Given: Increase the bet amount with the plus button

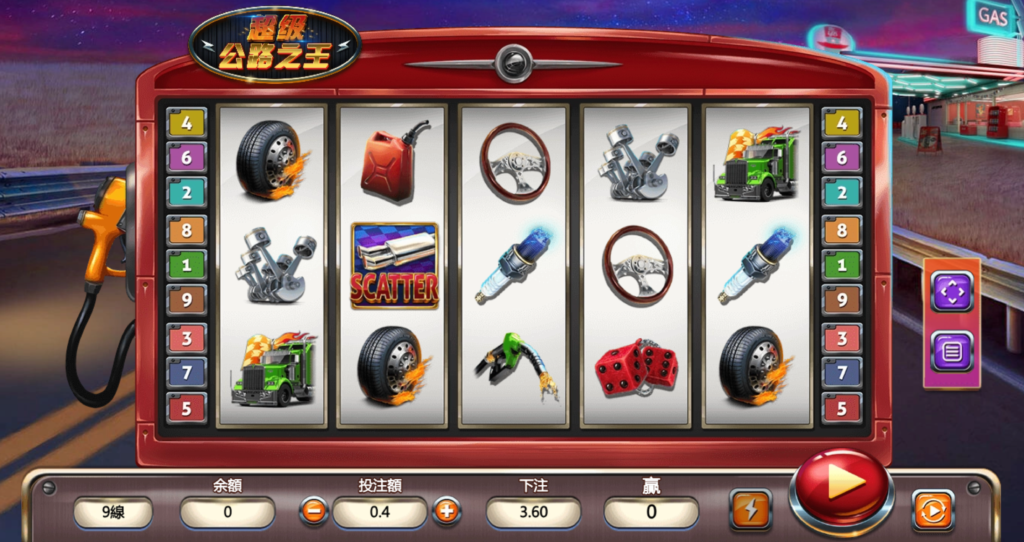Looking at the screenshot, I should click(446, 512).
